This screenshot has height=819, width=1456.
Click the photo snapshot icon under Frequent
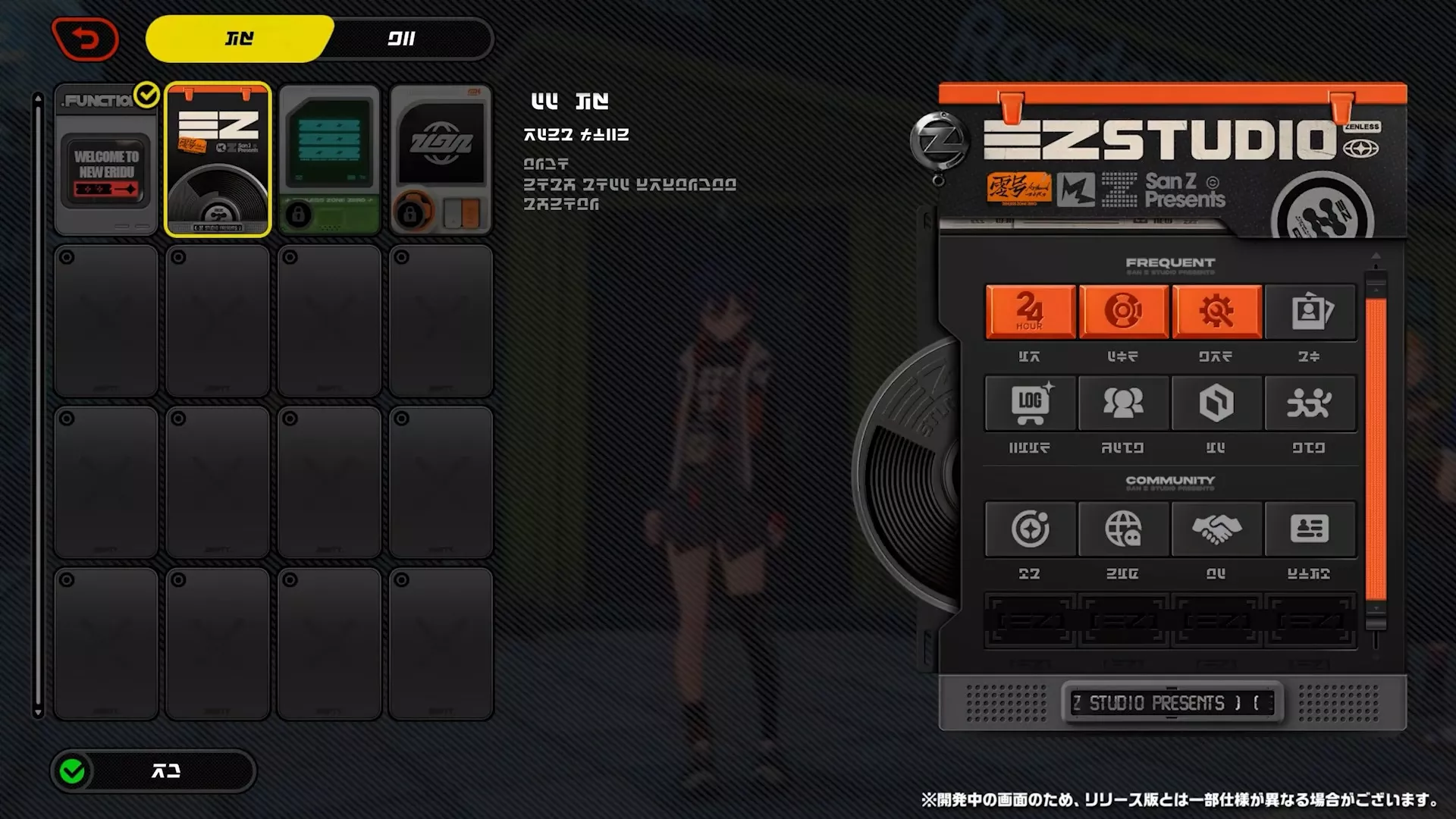[x=1311, y=312]
